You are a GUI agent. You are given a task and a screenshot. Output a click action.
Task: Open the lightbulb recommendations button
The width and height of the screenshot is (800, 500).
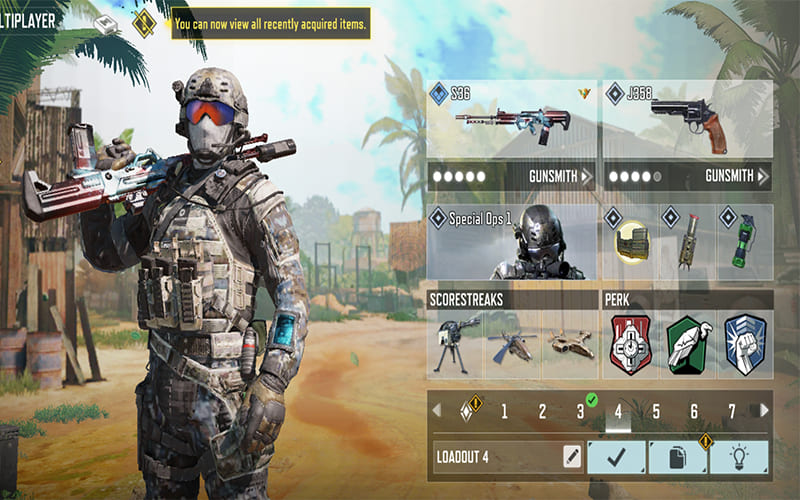(x=739, y=457)
